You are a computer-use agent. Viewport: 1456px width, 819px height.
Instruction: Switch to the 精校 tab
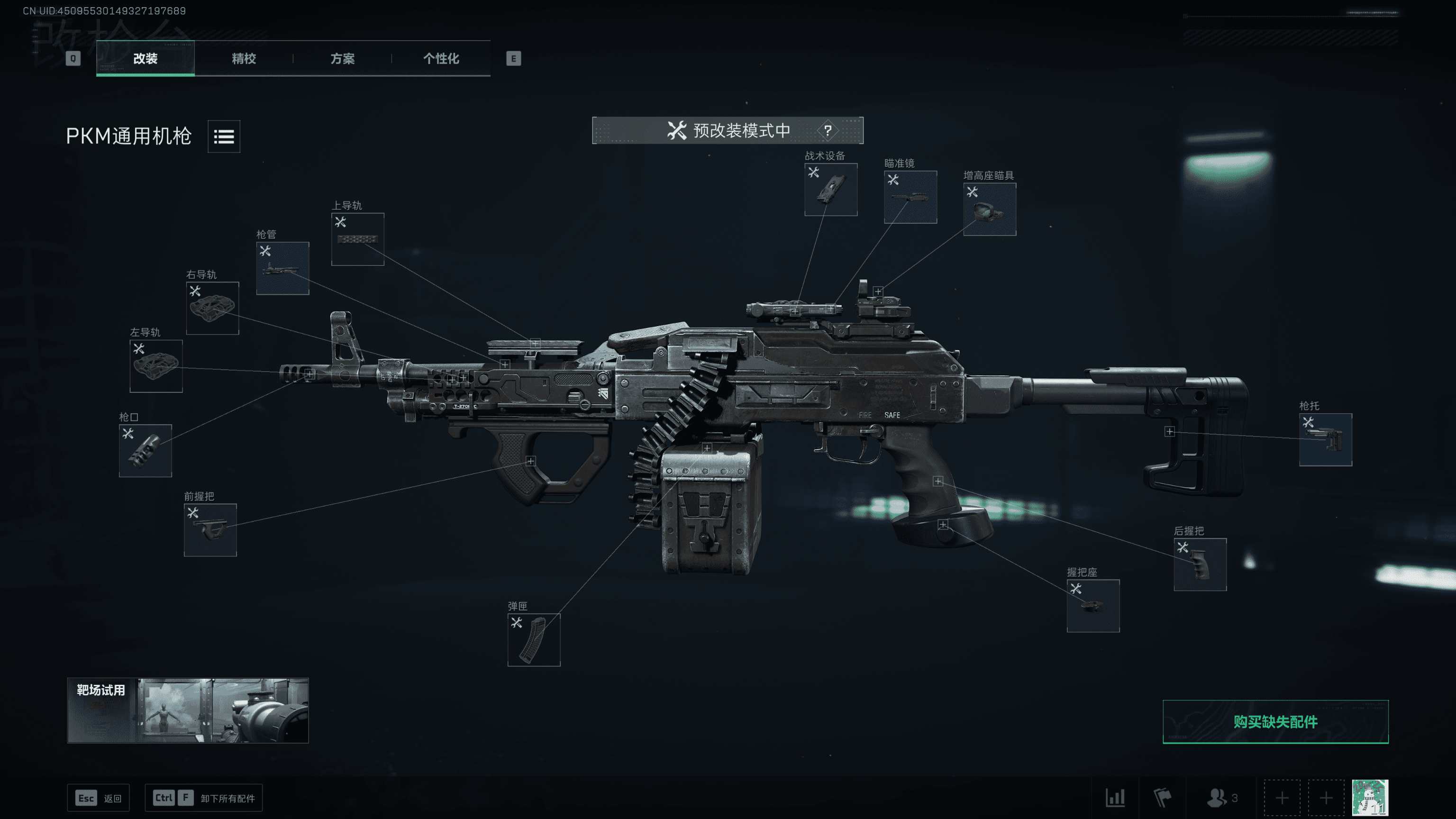point(244,58)
